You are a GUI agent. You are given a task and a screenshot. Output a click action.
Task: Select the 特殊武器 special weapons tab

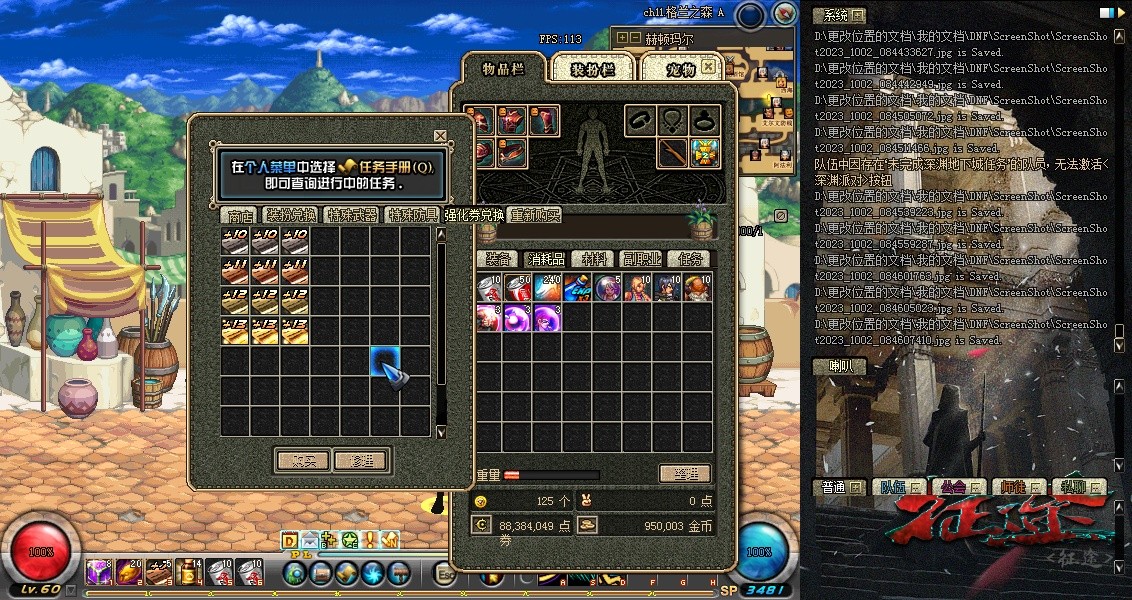coord(352,215)
